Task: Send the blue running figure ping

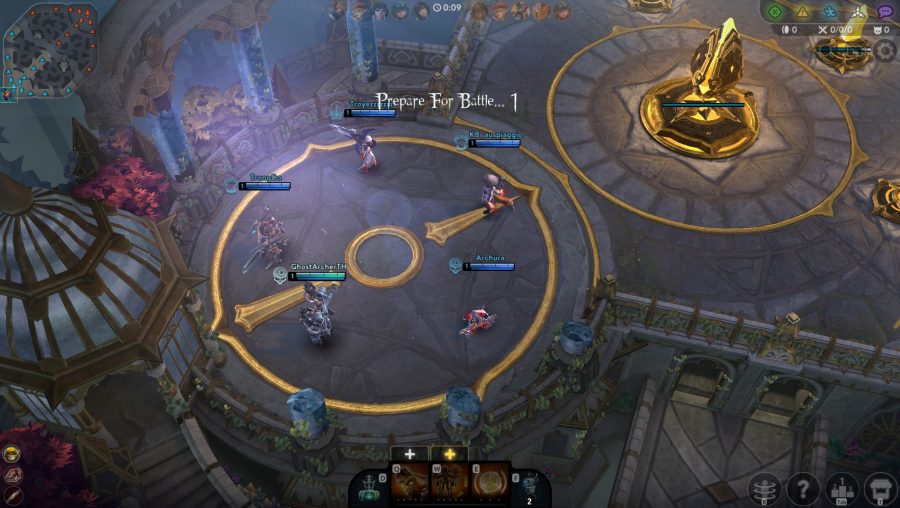Action: [x=830, y=12]
